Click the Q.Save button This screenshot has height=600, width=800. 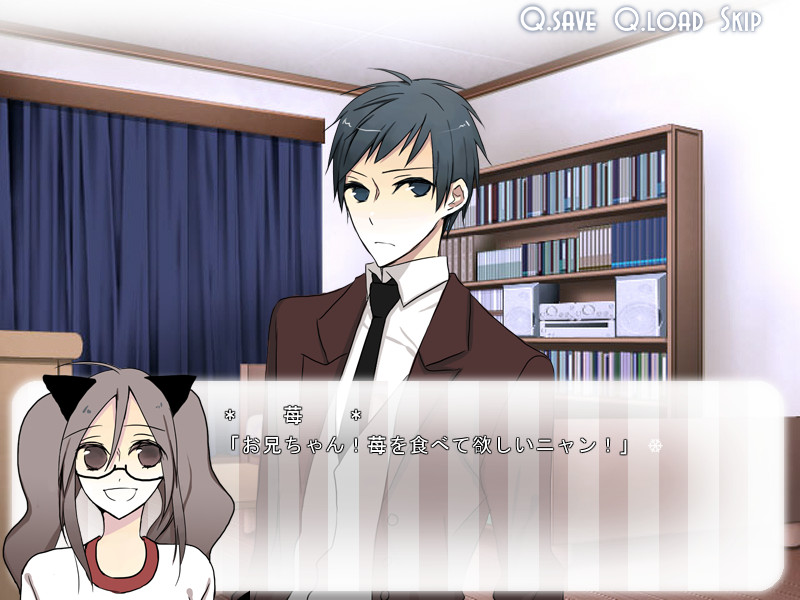558,20
